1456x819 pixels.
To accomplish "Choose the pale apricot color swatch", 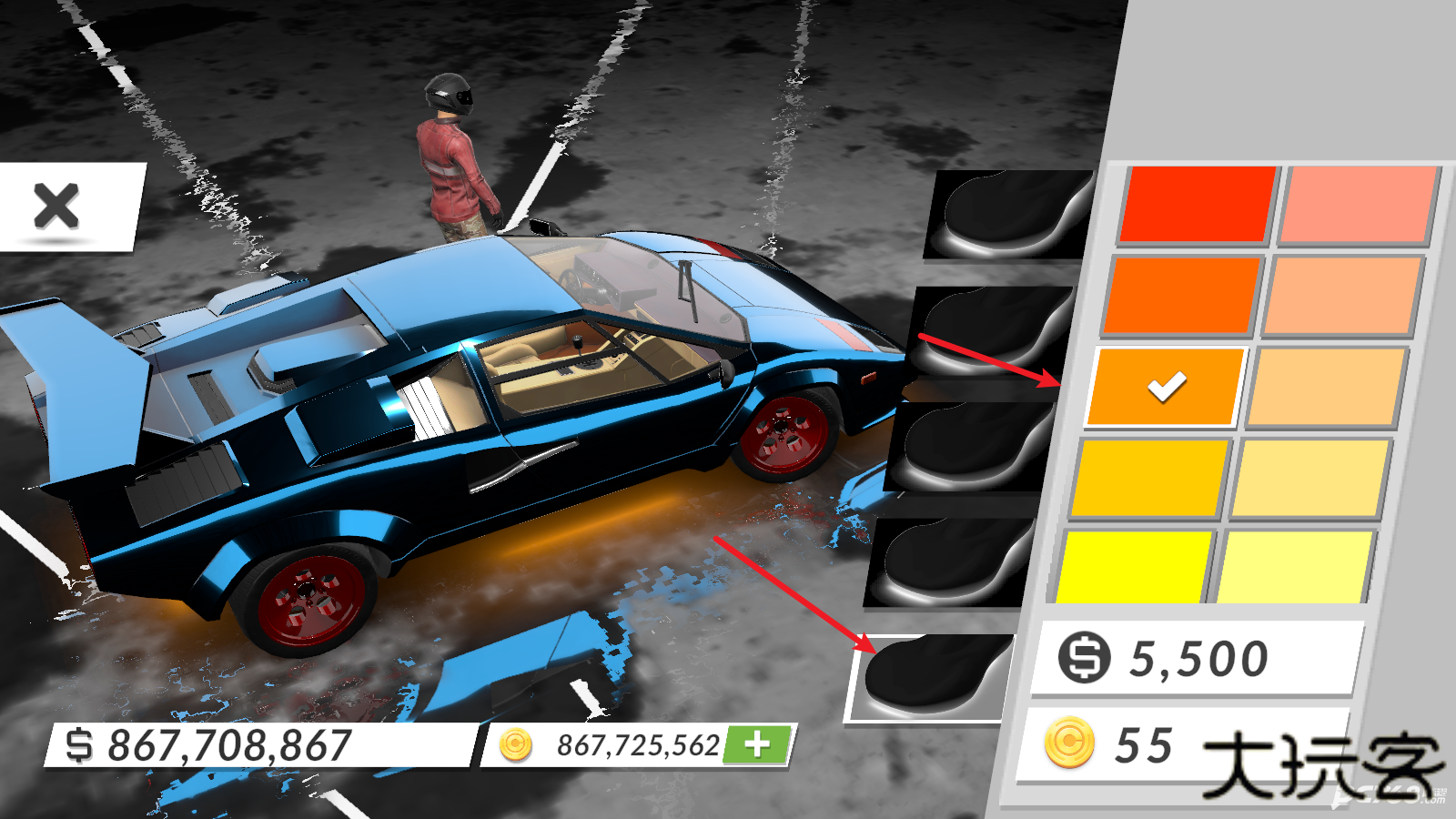I will click(x=1325, y=387).
